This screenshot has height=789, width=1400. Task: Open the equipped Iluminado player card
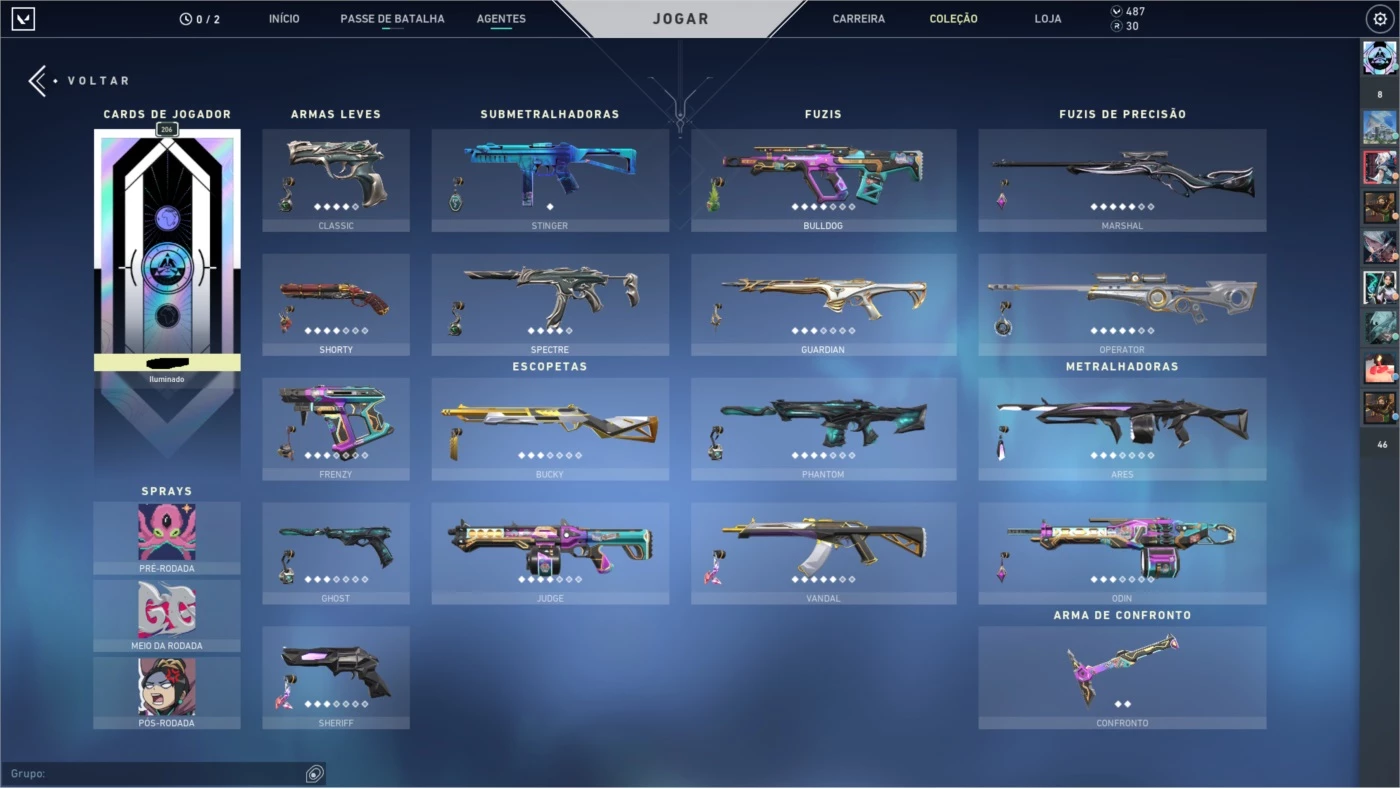click(166, 252)
